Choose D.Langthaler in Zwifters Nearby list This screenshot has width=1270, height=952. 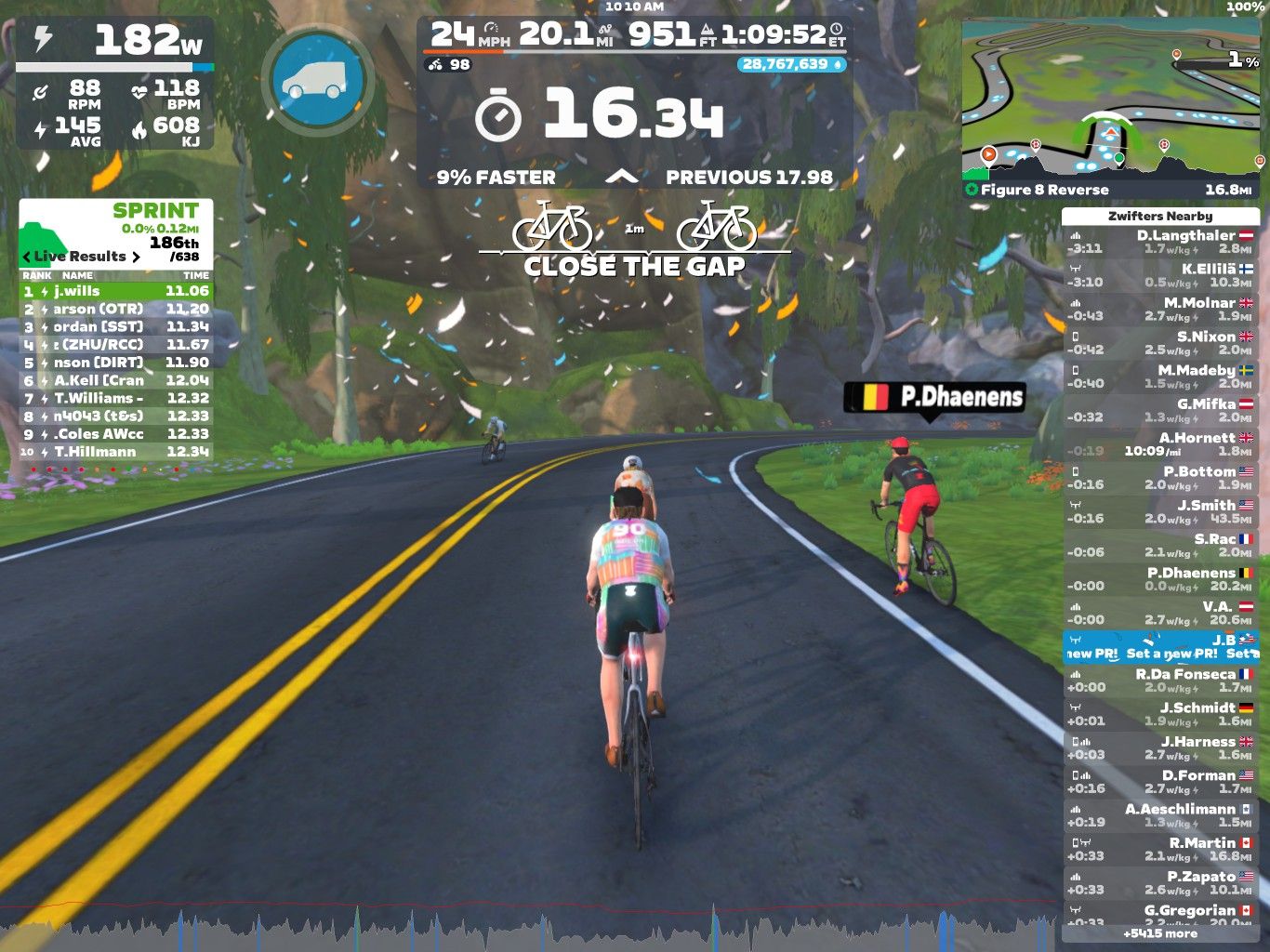click(1160, 242)
